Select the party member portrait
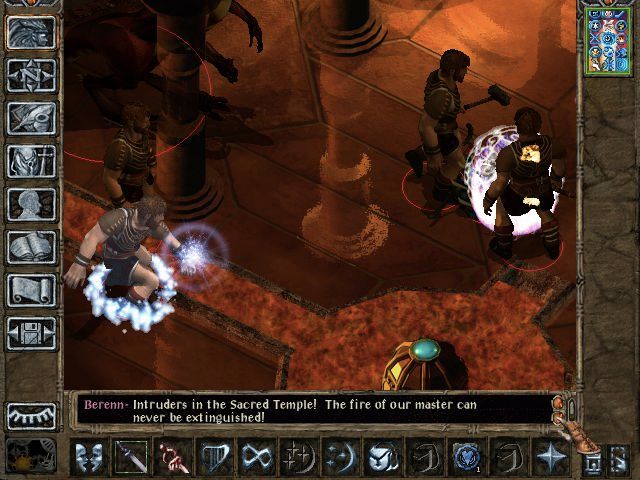The image size is (640, 480). point(607,40)
